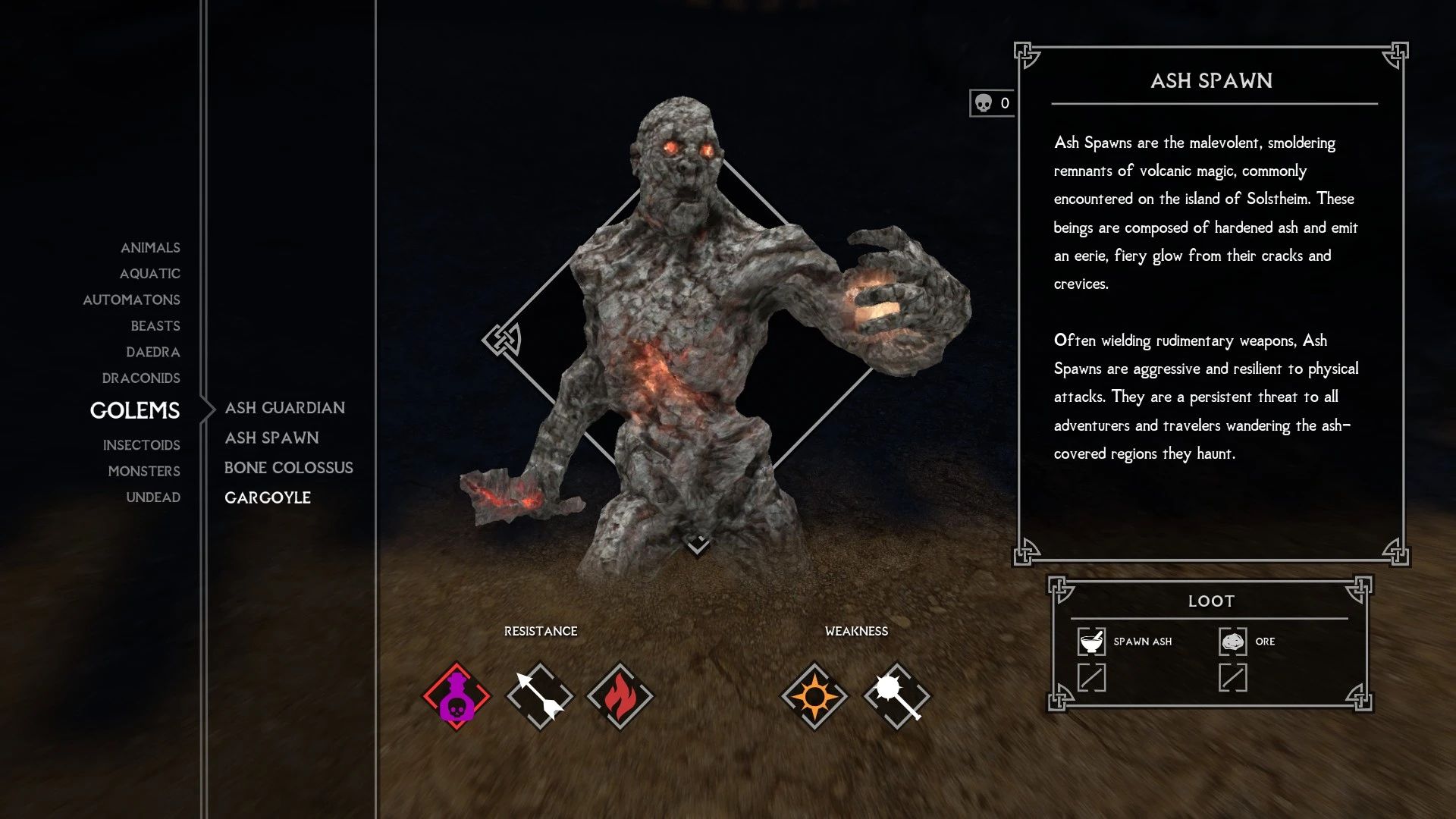Switch to the Undead category
This screenshot has height=819, width=1456.
[x=152, y=497]
